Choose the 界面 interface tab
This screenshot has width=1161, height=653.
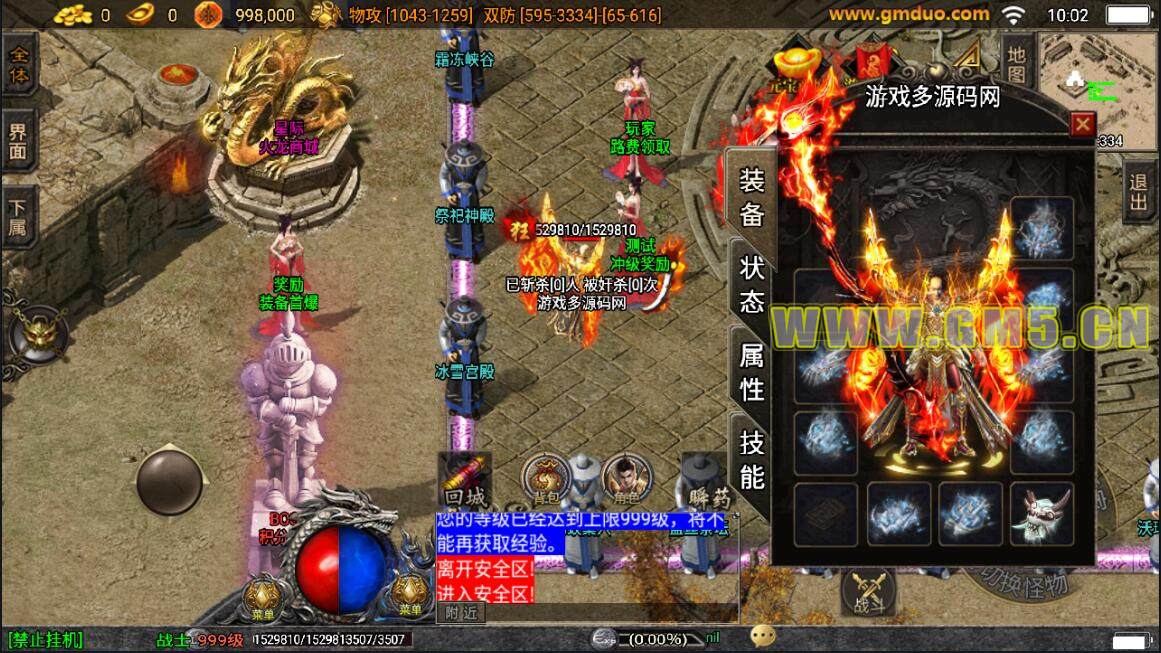[18, 141]
